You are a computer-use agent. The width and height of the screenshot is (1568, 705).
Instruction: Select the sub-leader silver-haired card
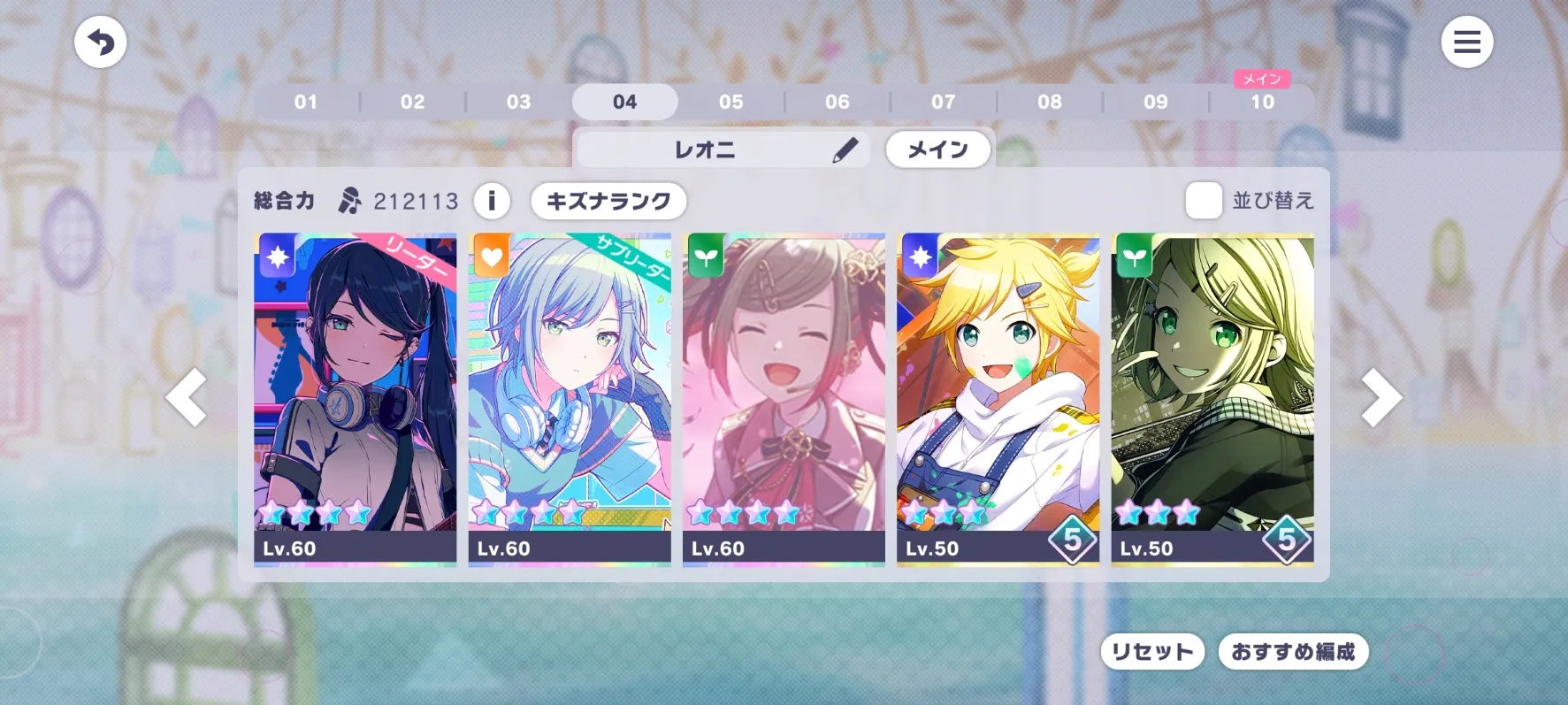(569, 398)
